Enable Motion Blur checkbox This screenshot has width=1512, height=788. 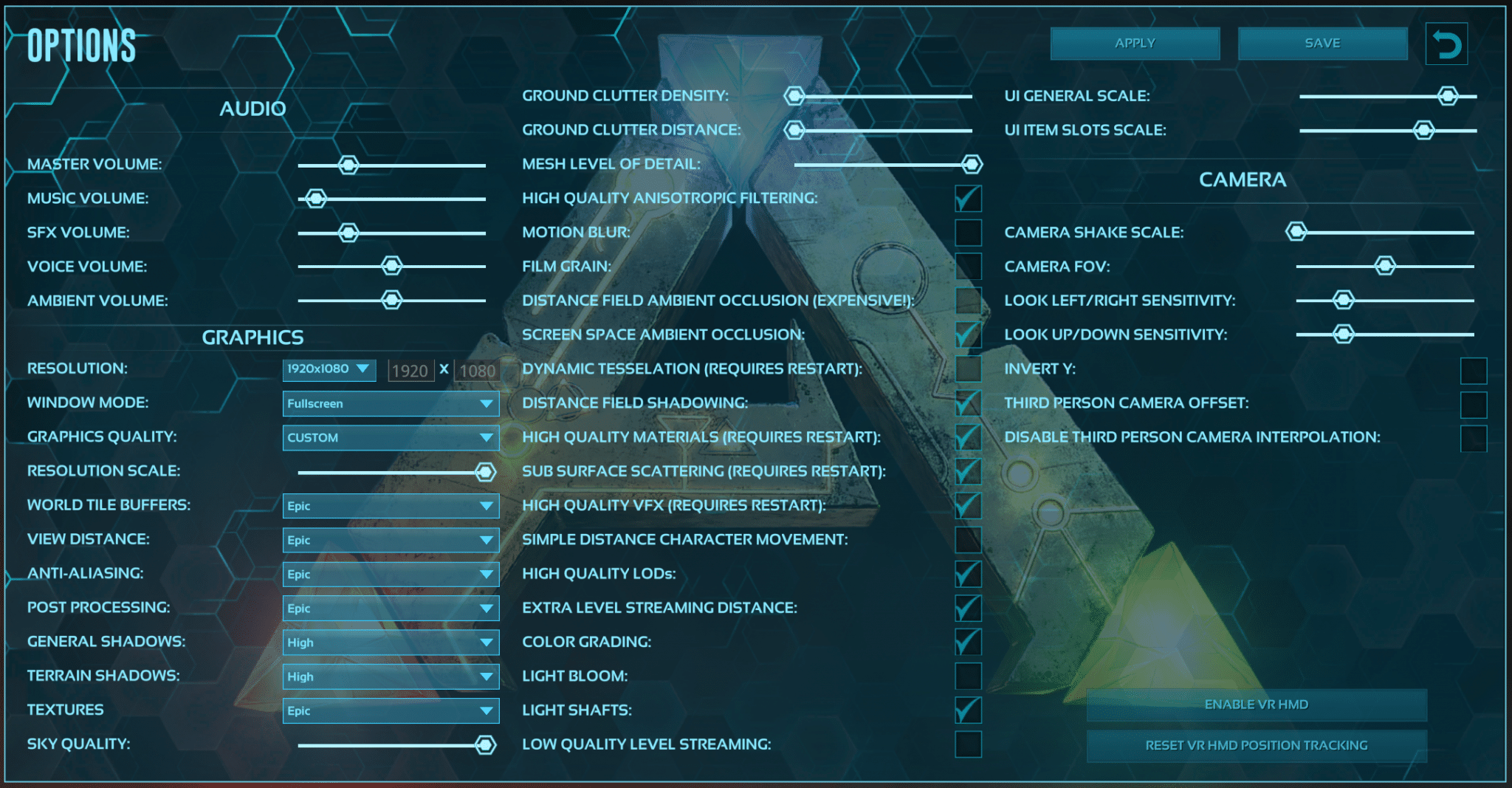click(967, 233)
